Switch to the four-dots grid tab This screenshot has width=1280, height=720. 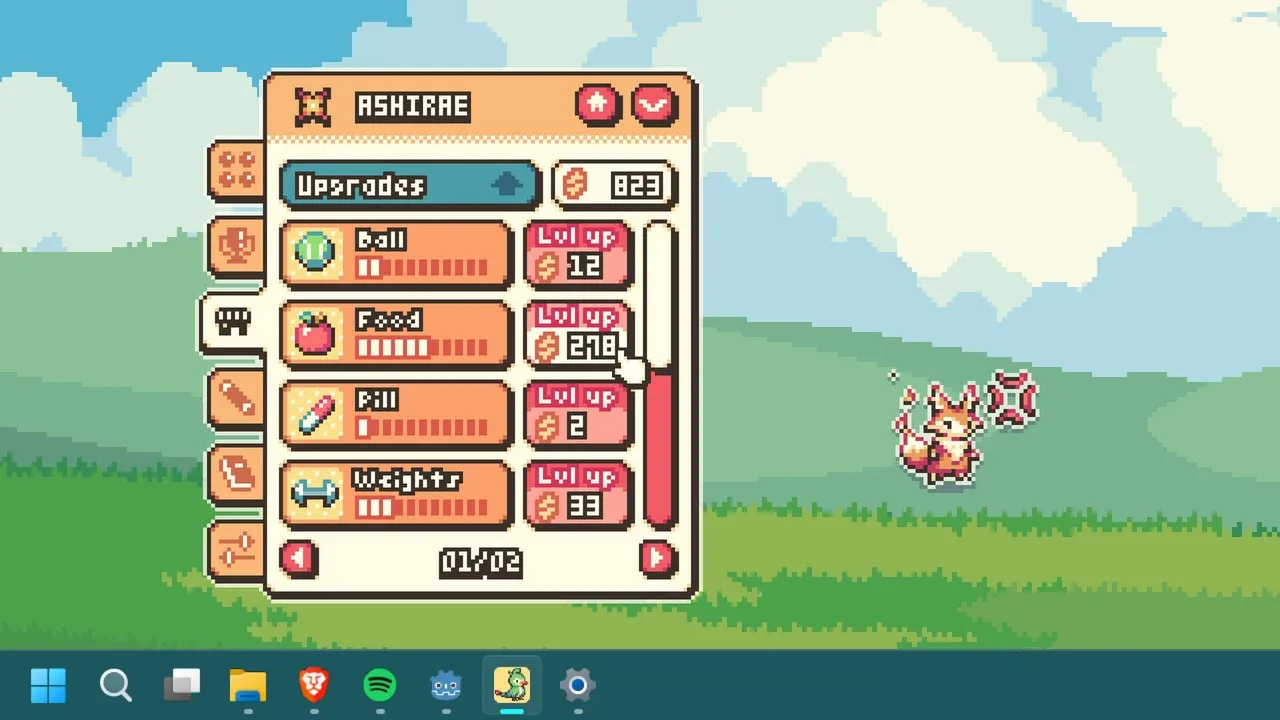pyautogui.click(x=237, y=169)
